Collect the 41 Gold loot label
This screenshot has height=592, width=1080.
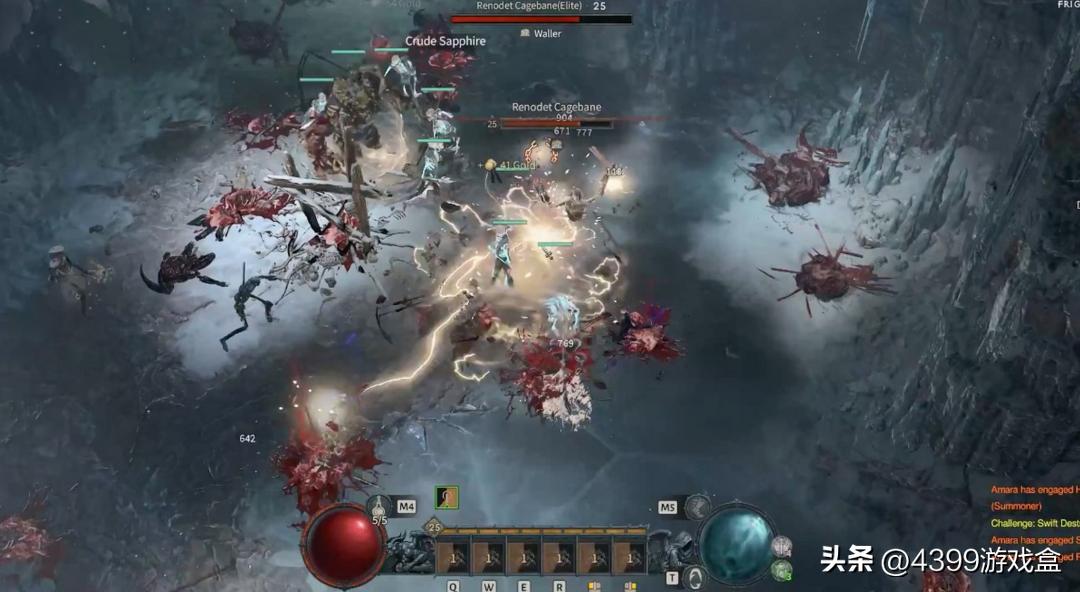coord(518,165)
